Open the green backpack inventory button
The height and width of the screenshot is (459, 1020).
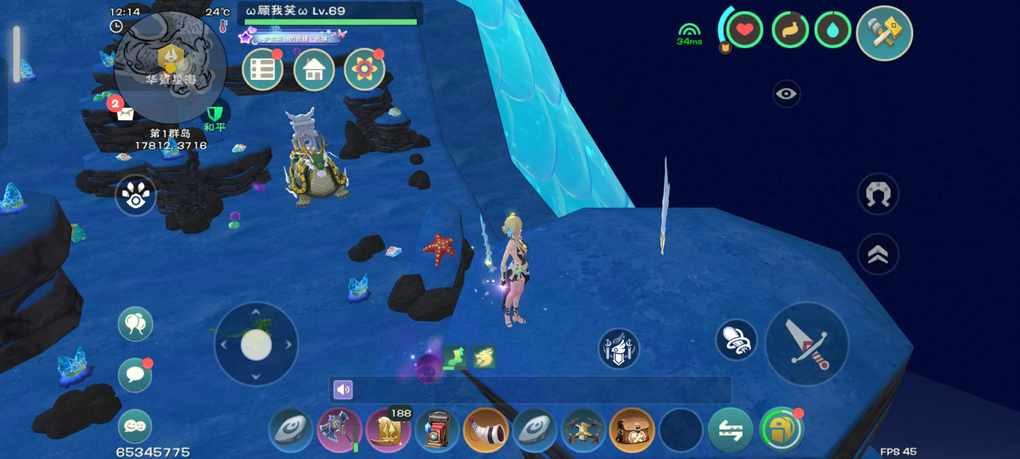click(781, 430)
